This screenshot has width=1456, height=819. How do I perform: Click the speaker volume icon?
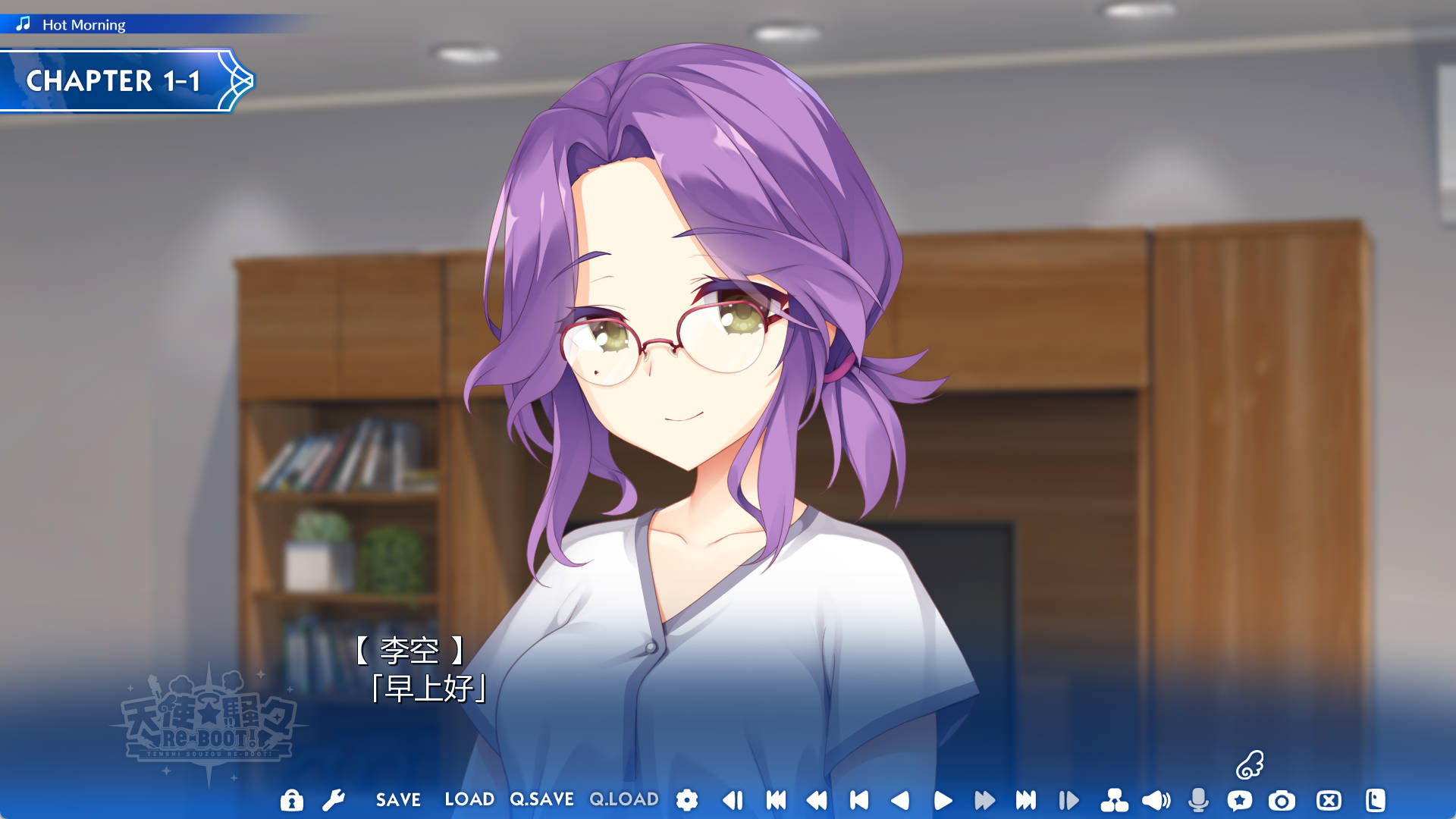click(1156, 800)
